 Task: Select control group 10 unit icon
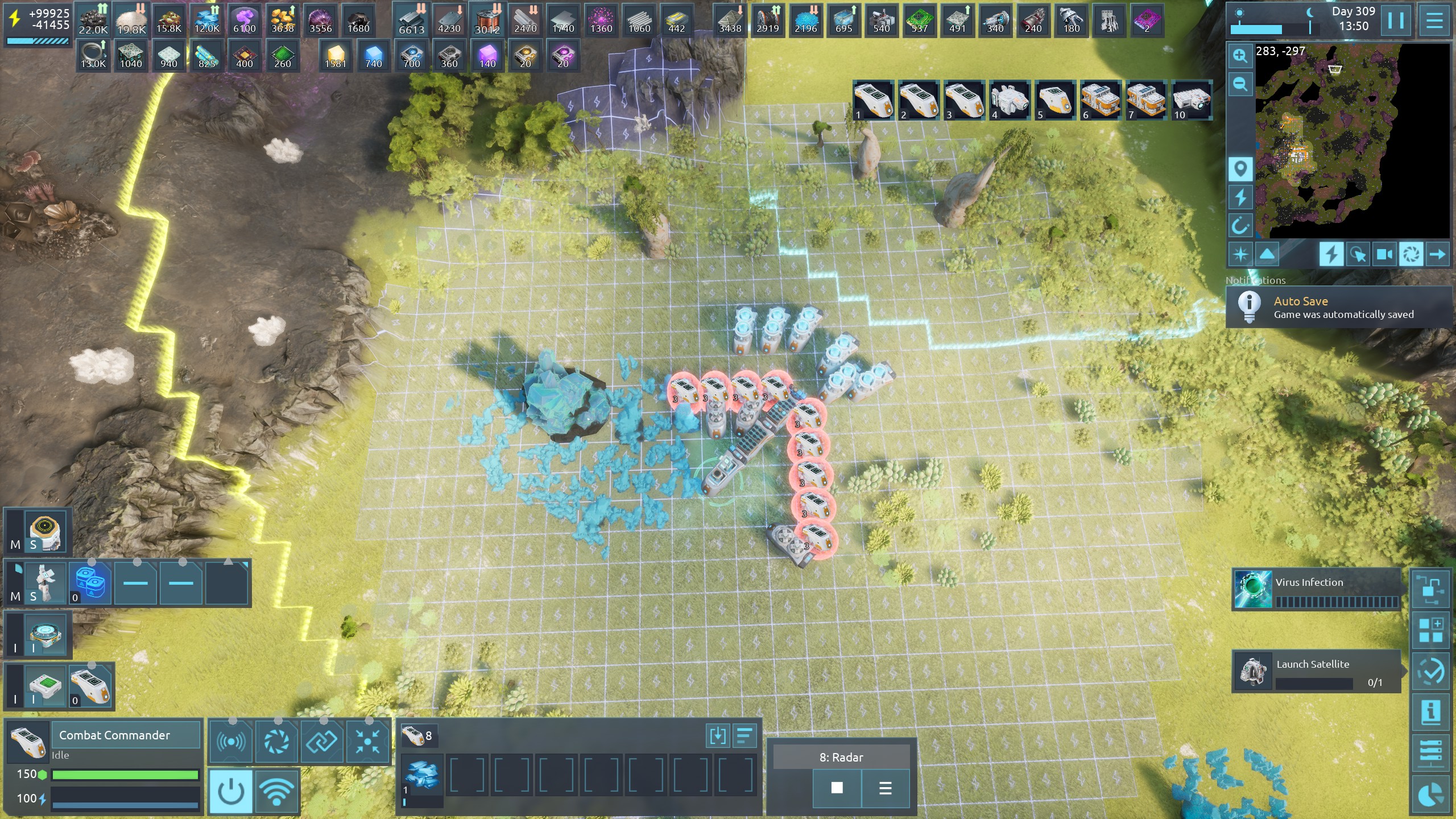(x=1191, y=100)
